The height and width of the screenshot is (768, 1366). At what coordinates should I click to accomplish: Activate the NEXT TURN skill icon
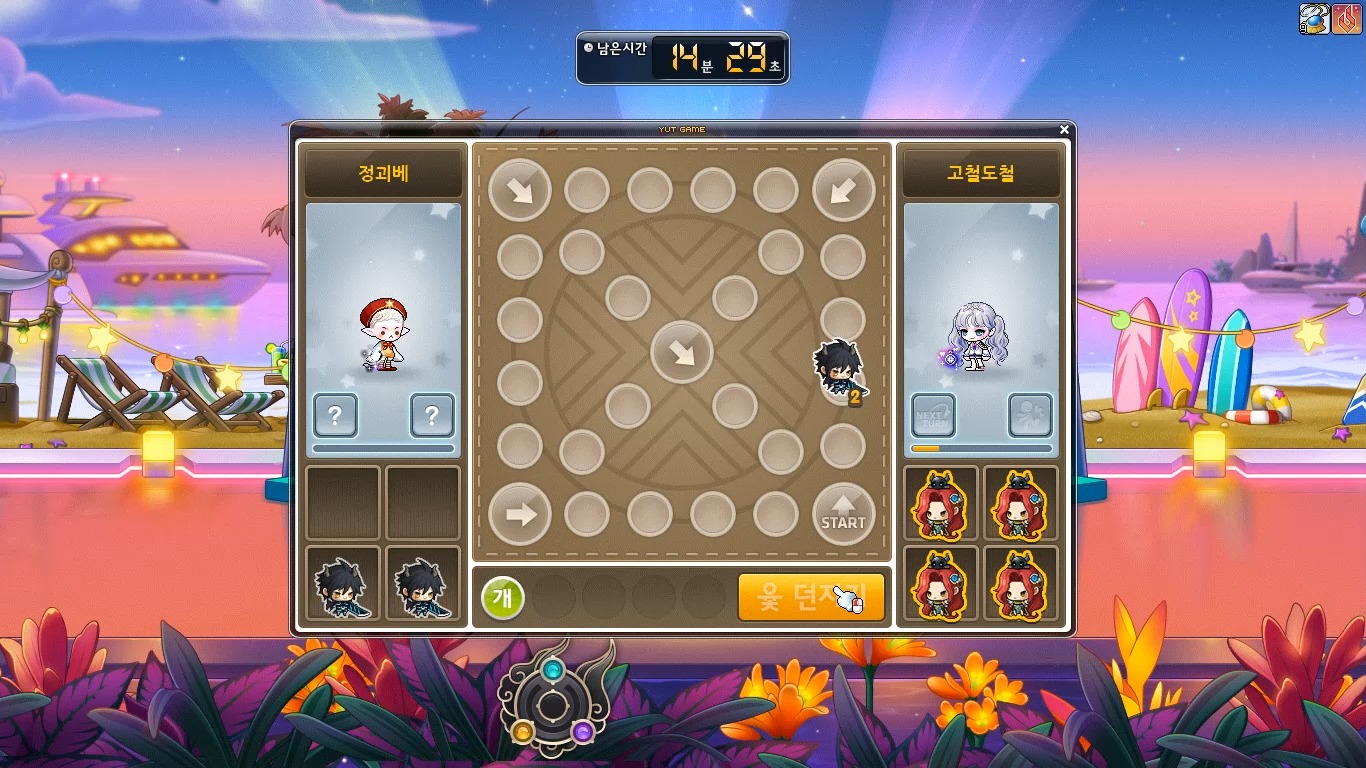tap(933, 415)
